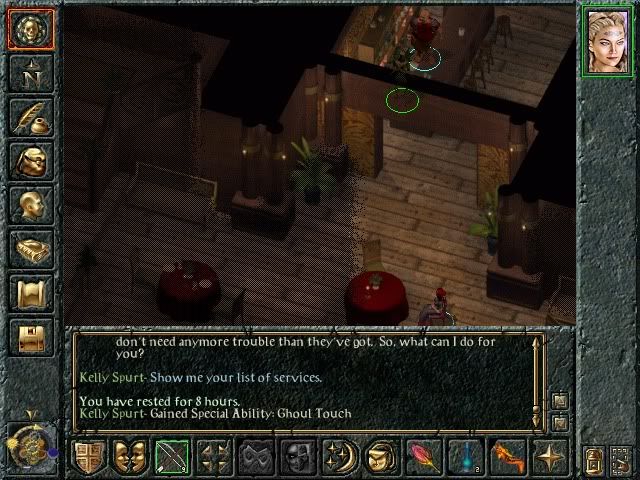Open special abilities with the gold star button
The image size is (640, 480).
click(550, 457)
